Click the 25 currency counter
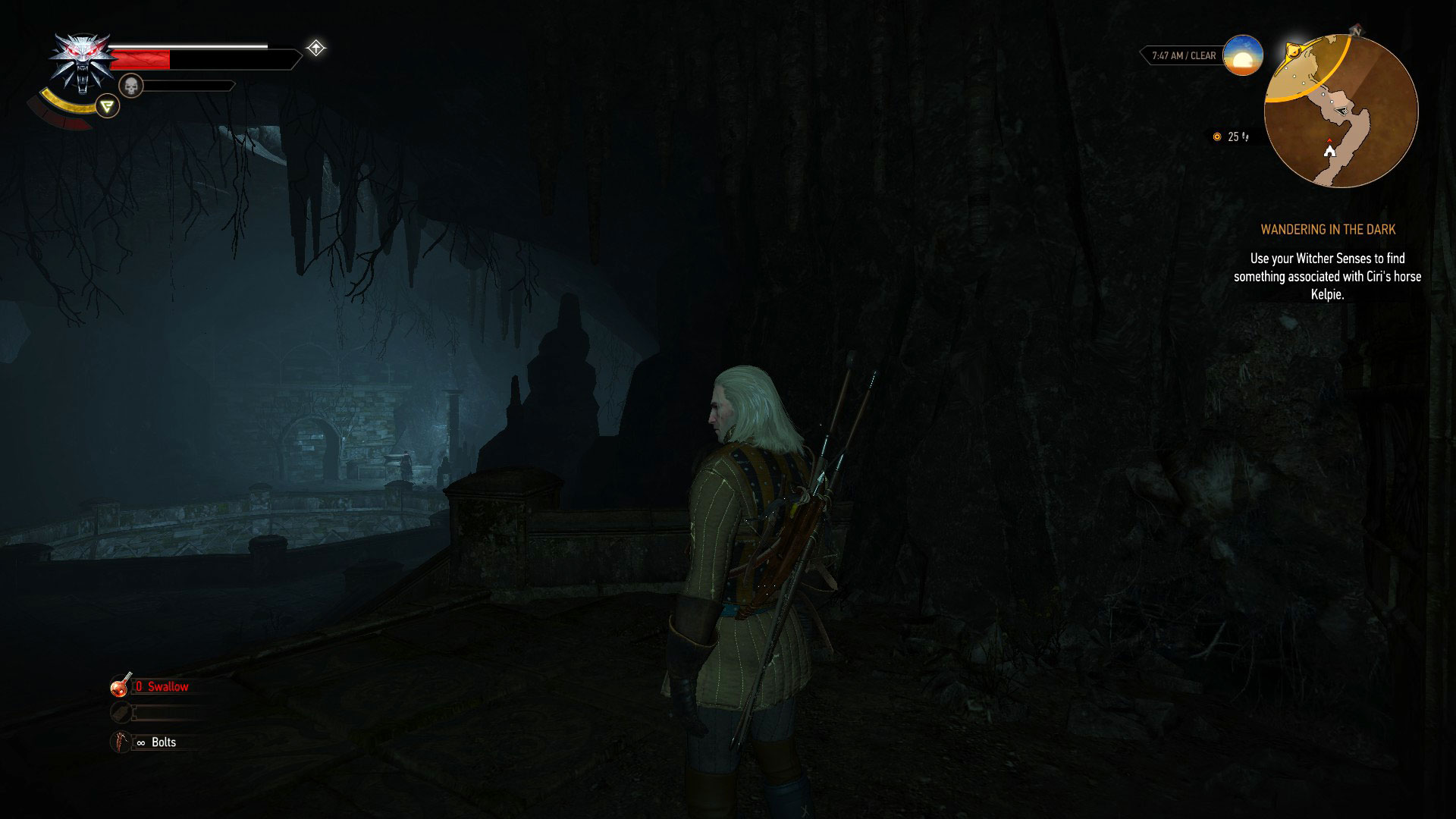Image resolution: width=1456 pixels, height=819 pixels. [x=1235, y=137]
